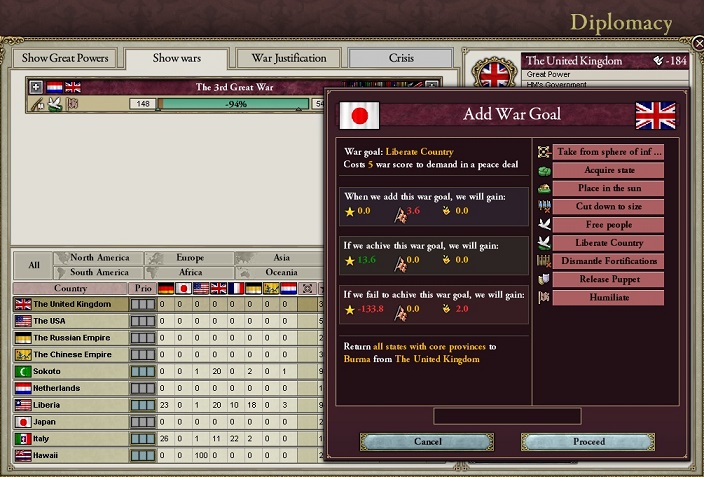Open the Crisis tab
This screenshot has width=704, height=477.
point(400,58)
